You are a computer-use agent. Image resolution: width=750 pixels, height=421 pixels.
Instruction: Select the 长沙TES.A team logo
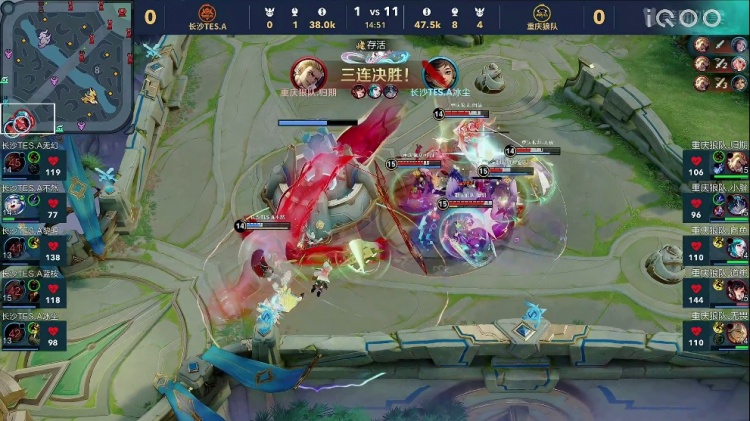pyautogui.click(x=208, y=14)
